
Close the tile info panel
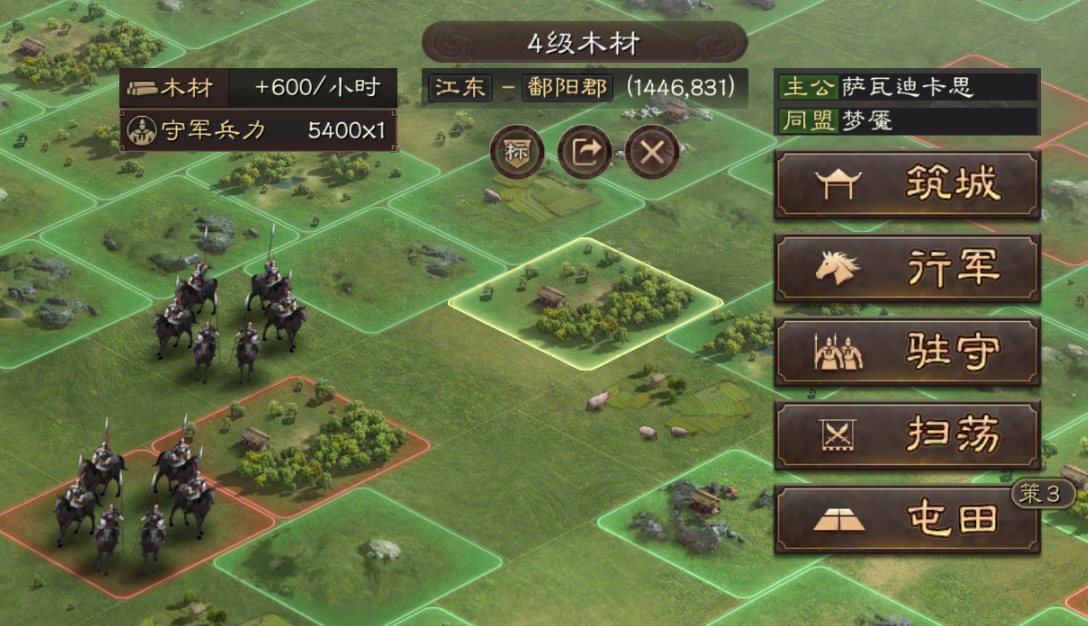click(x=652, y=152)
